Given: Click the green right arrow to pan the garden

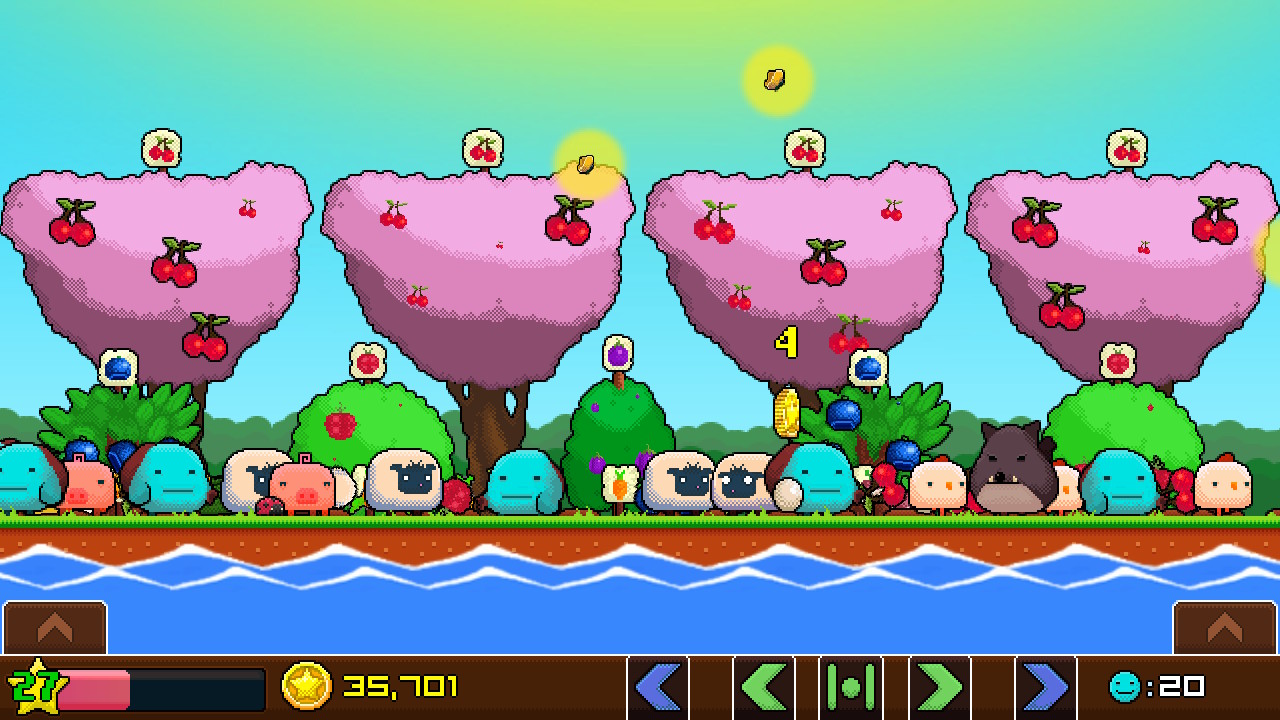Looking at the screenshot, I should [939, 687].
